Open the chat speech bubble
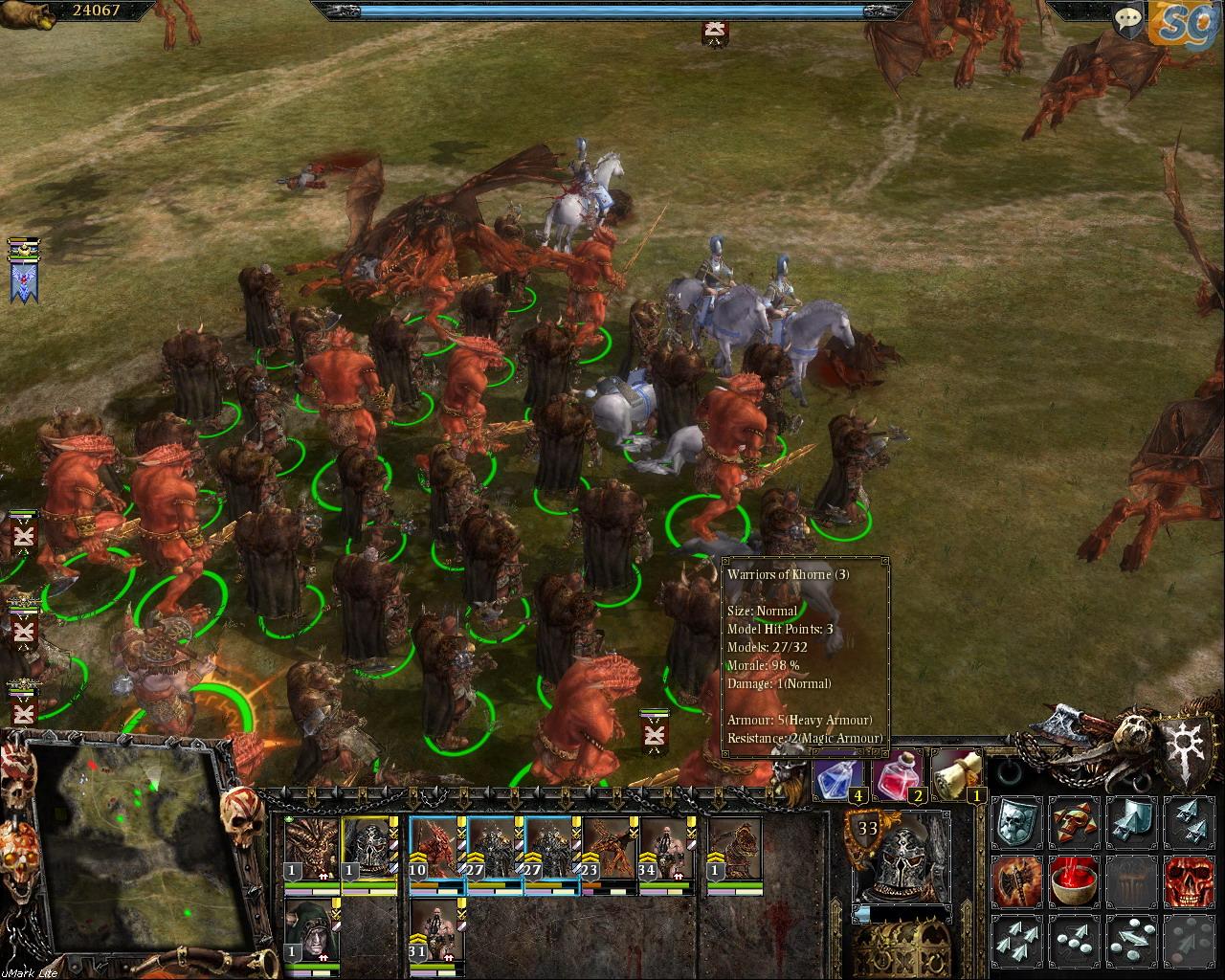Screen dimensions: 1225x980 (1129, 19)
